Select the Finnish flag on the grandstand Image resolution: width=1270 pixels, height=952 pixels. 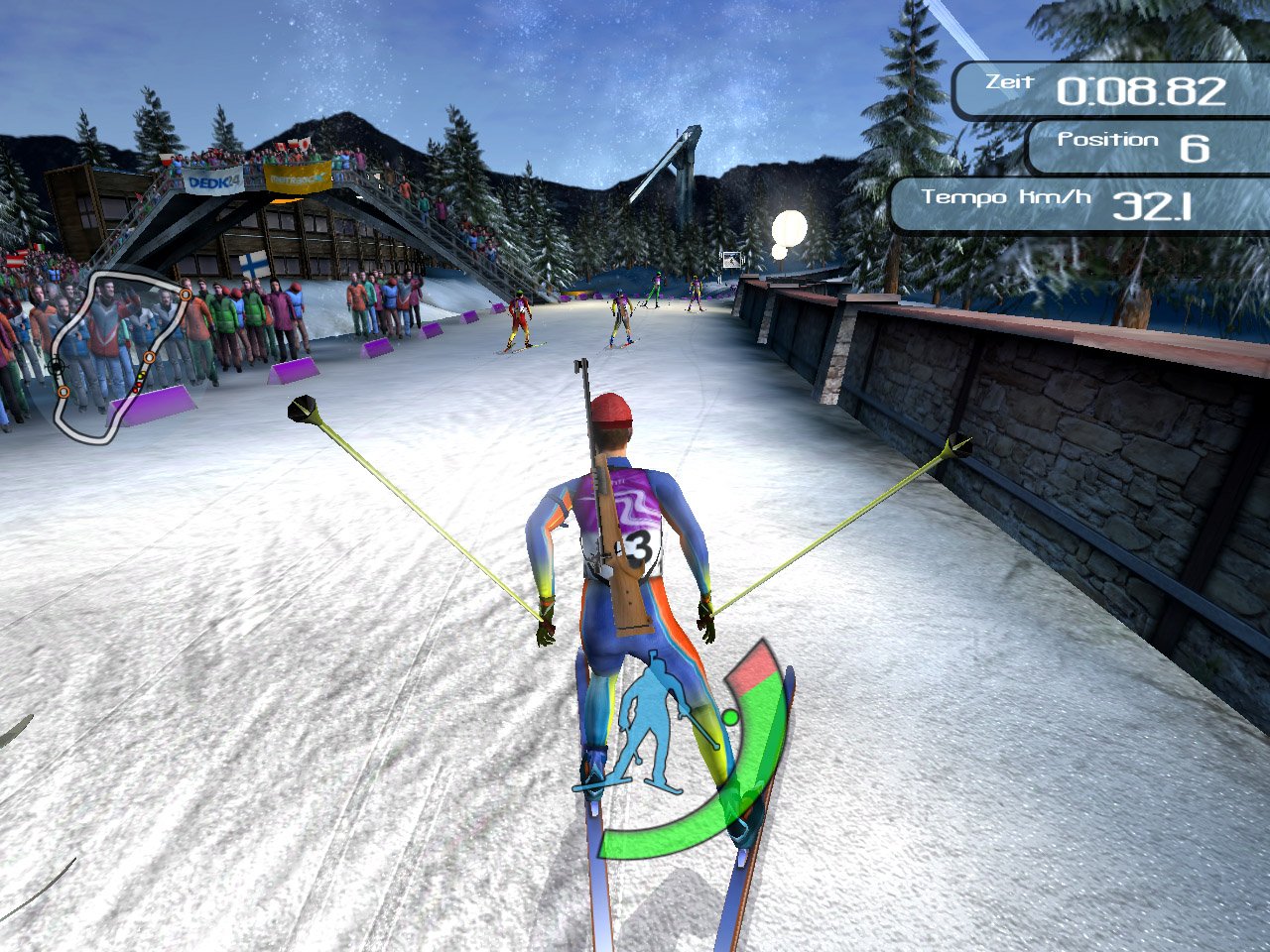(252, 264)
